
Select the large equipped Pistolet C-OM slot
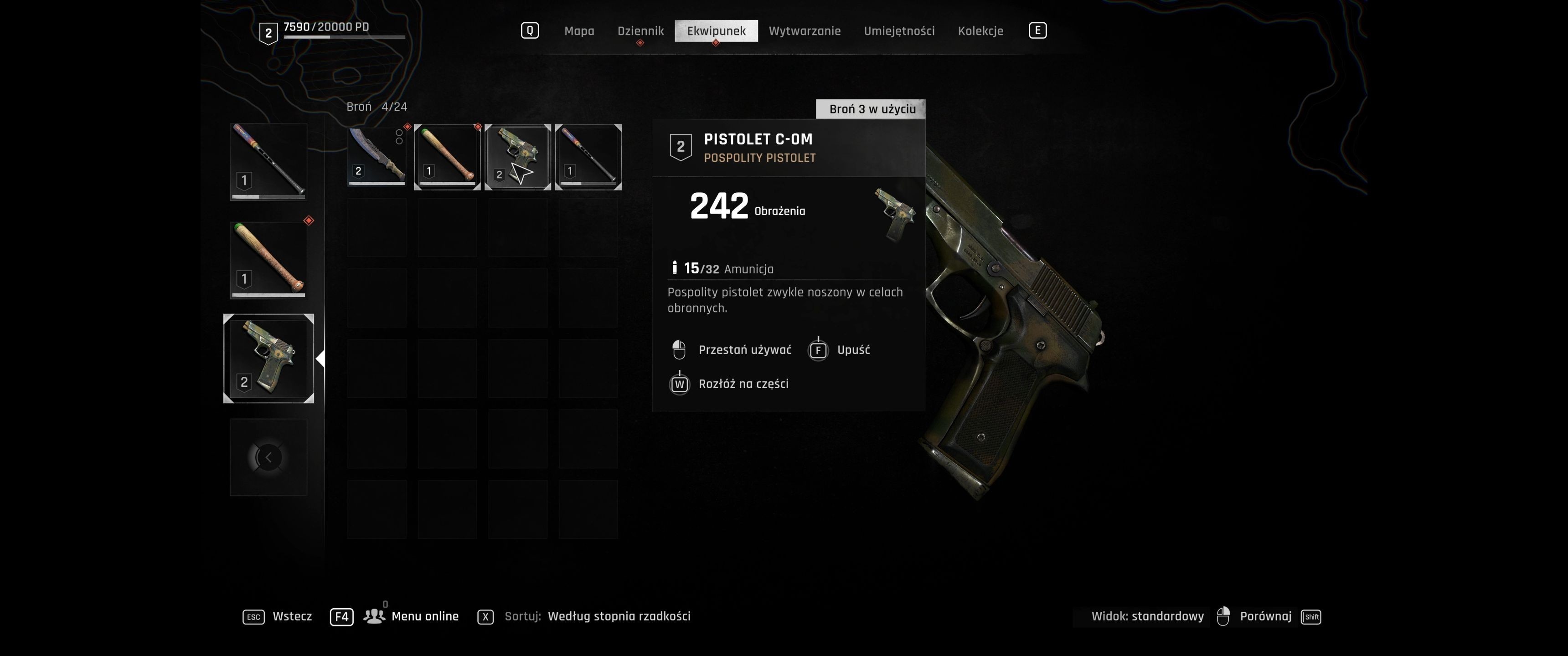(x=268, y=359)
